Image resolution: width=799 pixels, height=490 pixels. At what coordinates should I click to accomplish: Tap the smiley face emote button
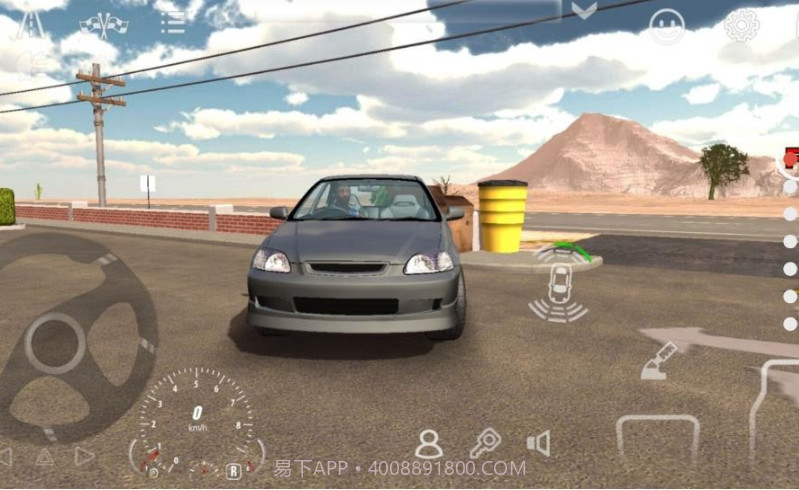pos(667,26)
